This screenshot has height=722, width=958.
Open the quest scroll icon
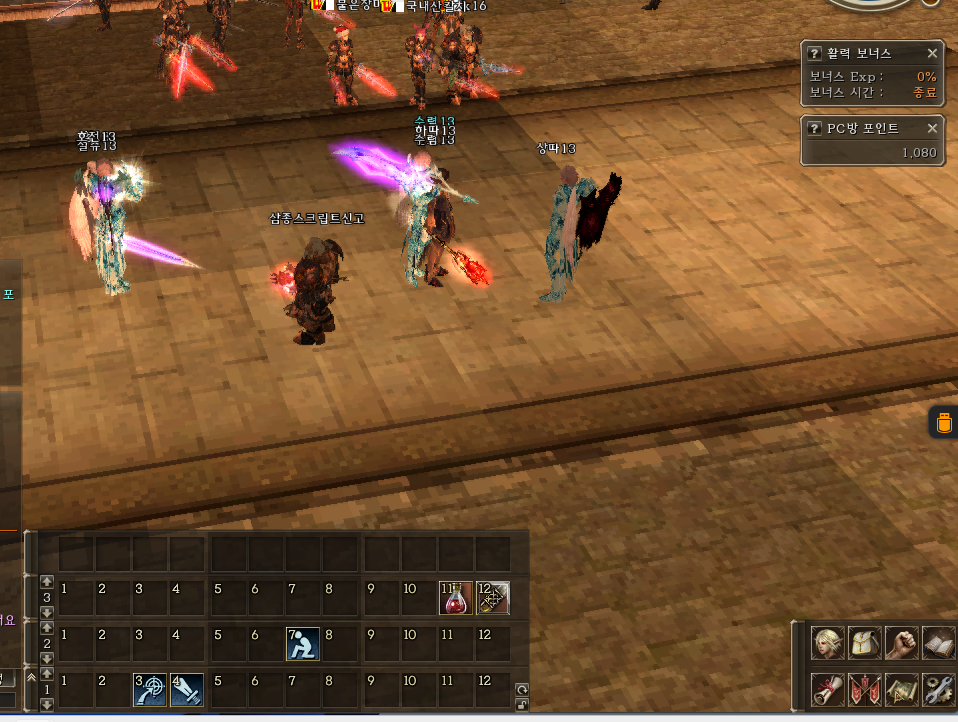(x=827, y=689)
